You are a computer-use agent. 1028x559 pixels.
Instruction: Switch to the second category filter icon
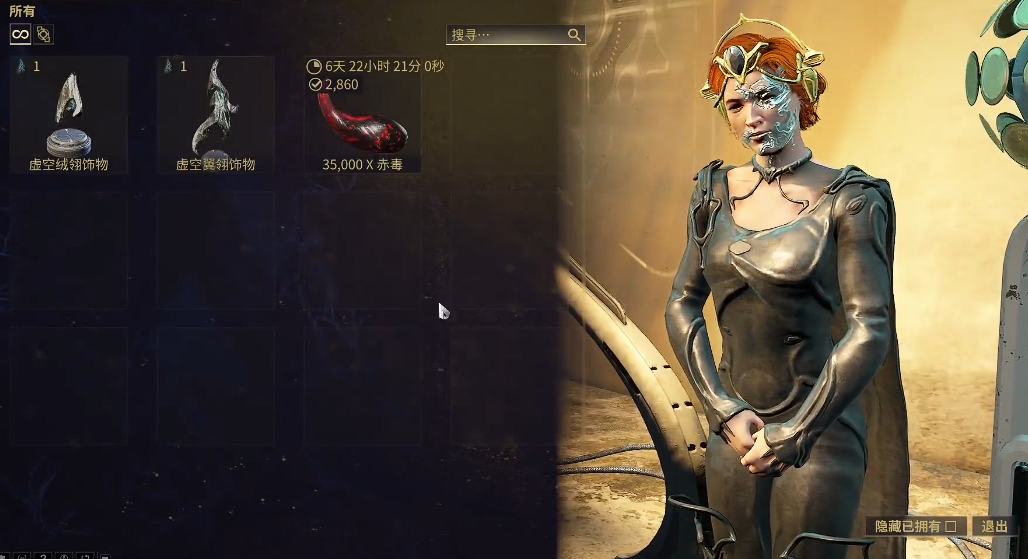coord(44,34)
